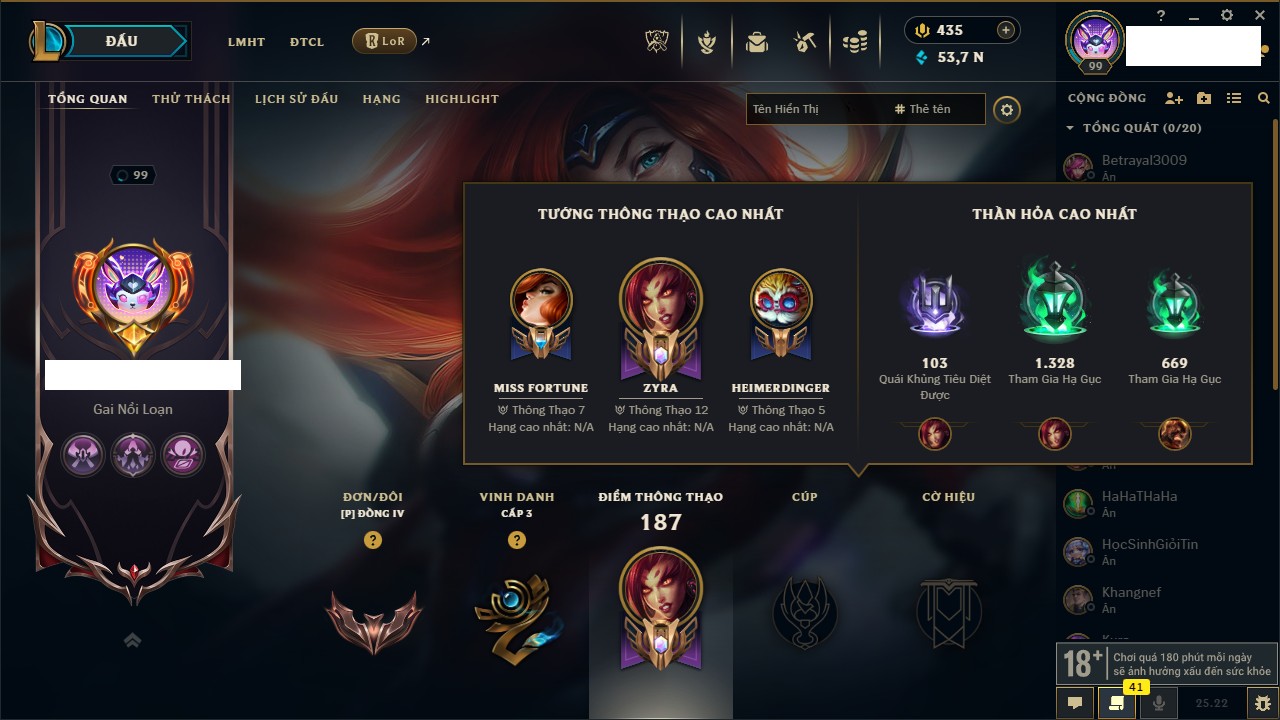Viewport: 1280px width, 720px height.
Task: Click the plus button beside 435 RP
Action: click(x=1006, y=30)
